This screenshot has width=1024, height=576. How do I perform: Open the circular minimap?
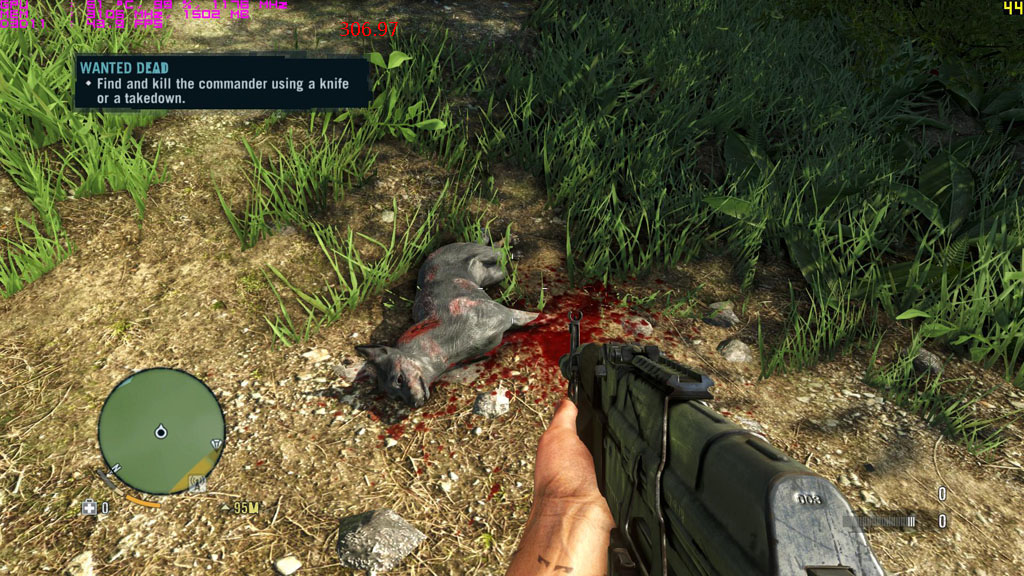(161, 431)
